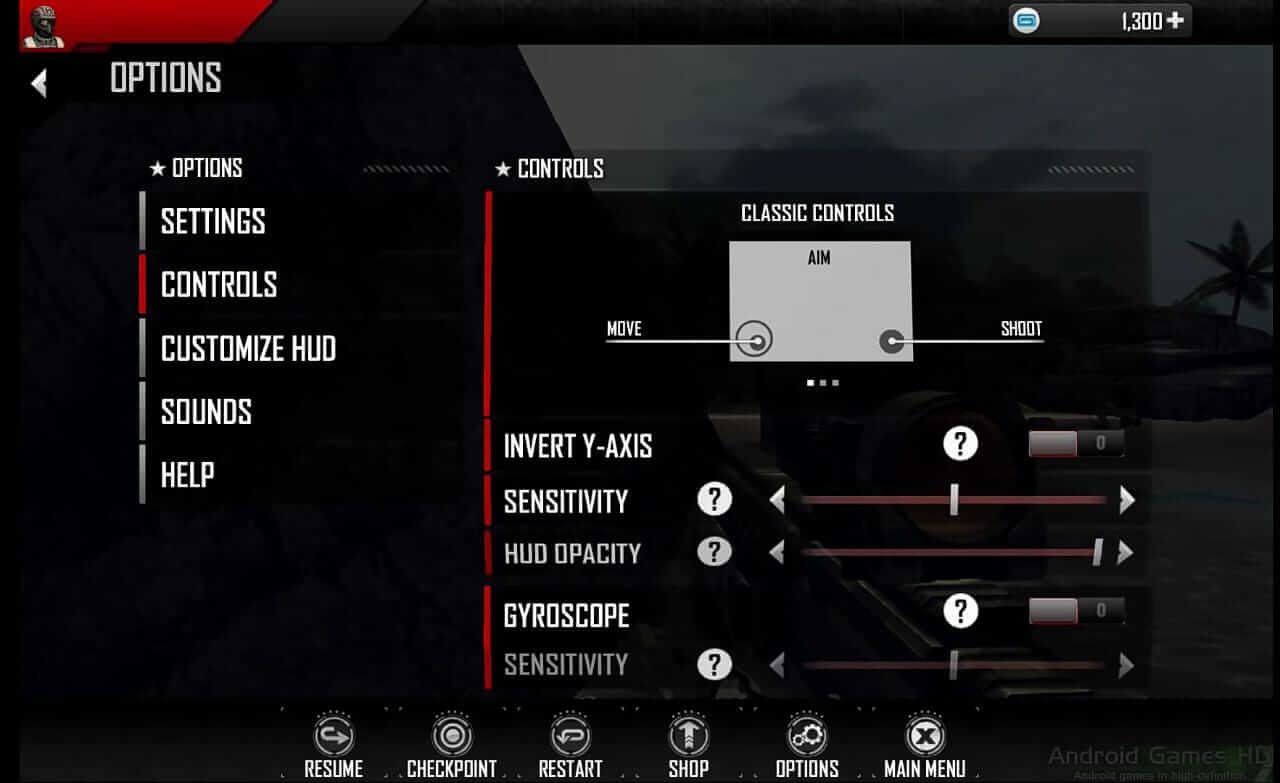Select the Checkpoint icon

pos(452,737)
